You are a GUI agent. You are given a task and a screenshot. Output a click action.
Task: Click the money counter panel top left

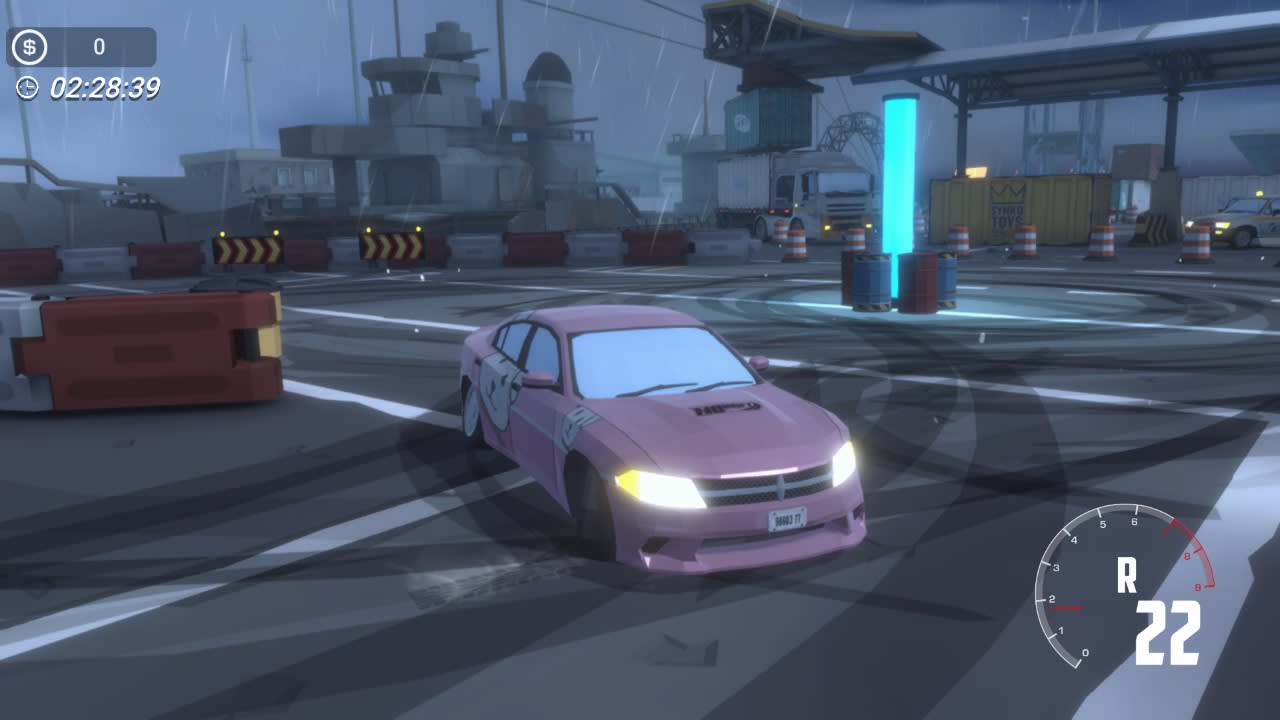[x=80, y=45]
